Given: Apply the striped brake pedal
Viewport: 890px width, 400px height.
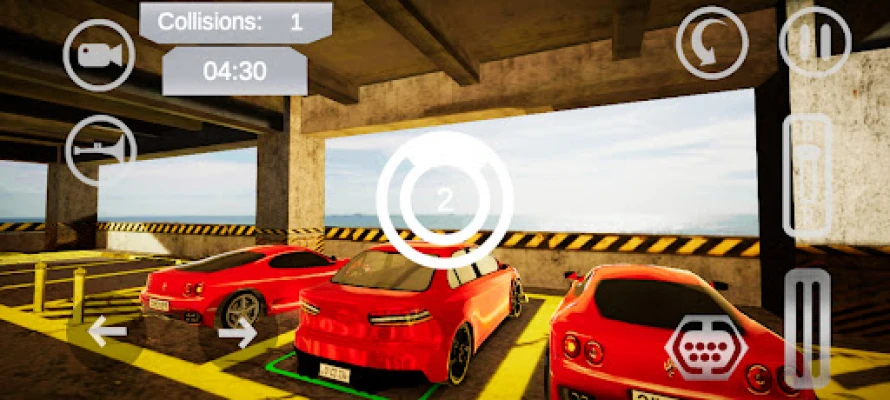Looking at the screenshot, I should (807, 328).
